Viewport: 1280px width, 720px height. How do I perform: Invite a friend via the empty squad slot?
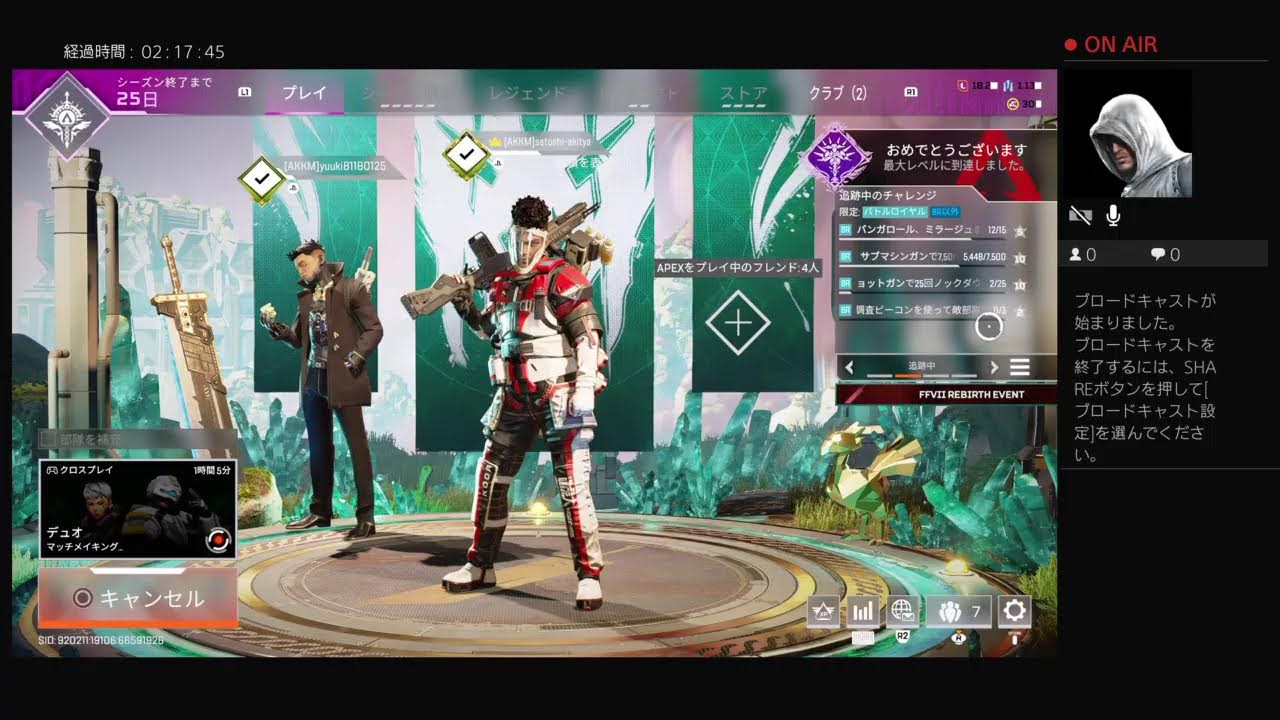(738, 323)
